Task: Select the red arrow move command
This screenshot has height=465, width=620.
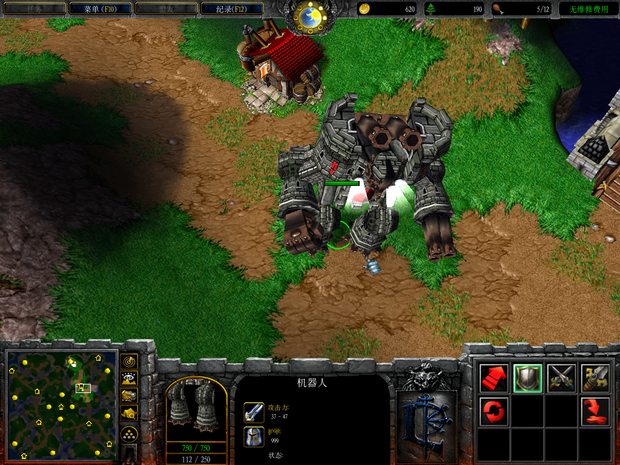Action: (x=494, y=378)
